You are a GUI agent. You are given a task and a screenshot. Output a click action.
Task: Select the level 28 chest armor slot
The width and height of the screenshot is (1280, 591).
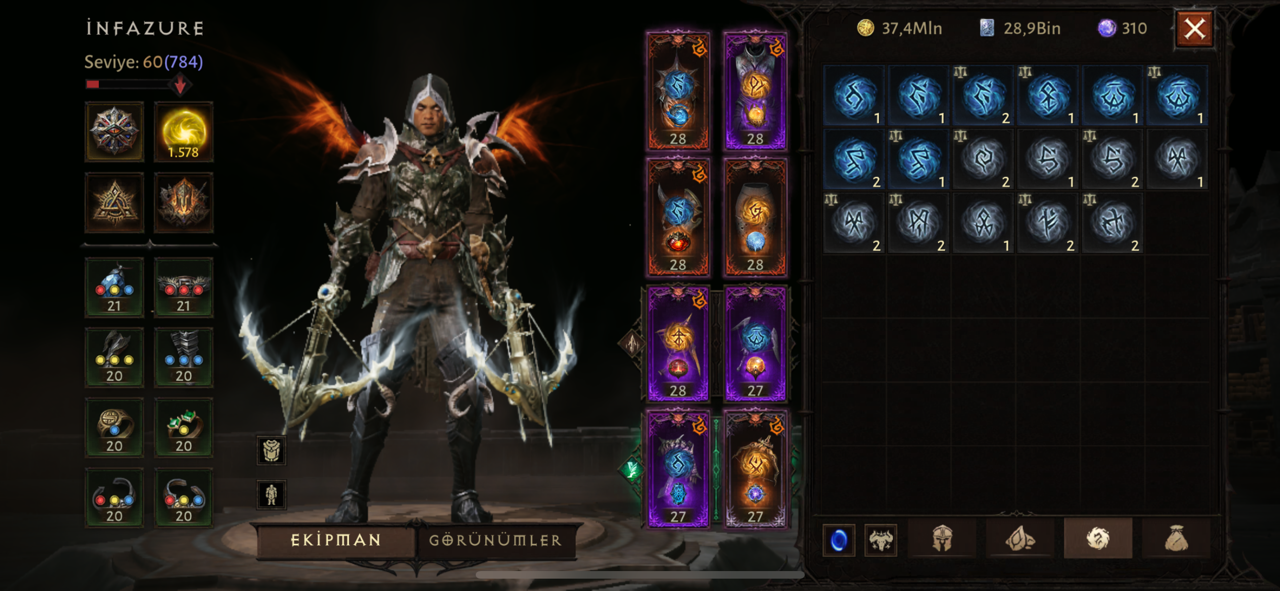click(755, 91)
